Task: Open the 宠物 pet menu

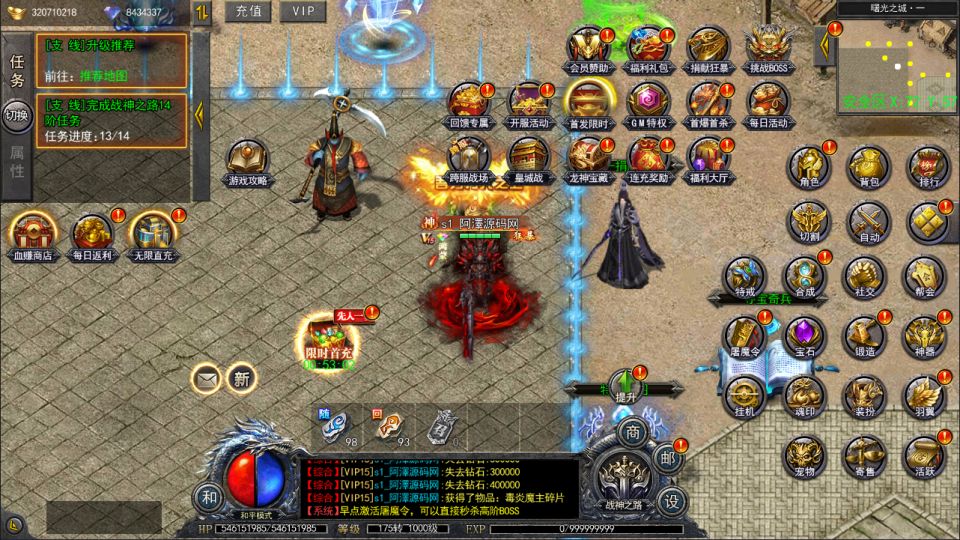Action: [x=805, y=453]
